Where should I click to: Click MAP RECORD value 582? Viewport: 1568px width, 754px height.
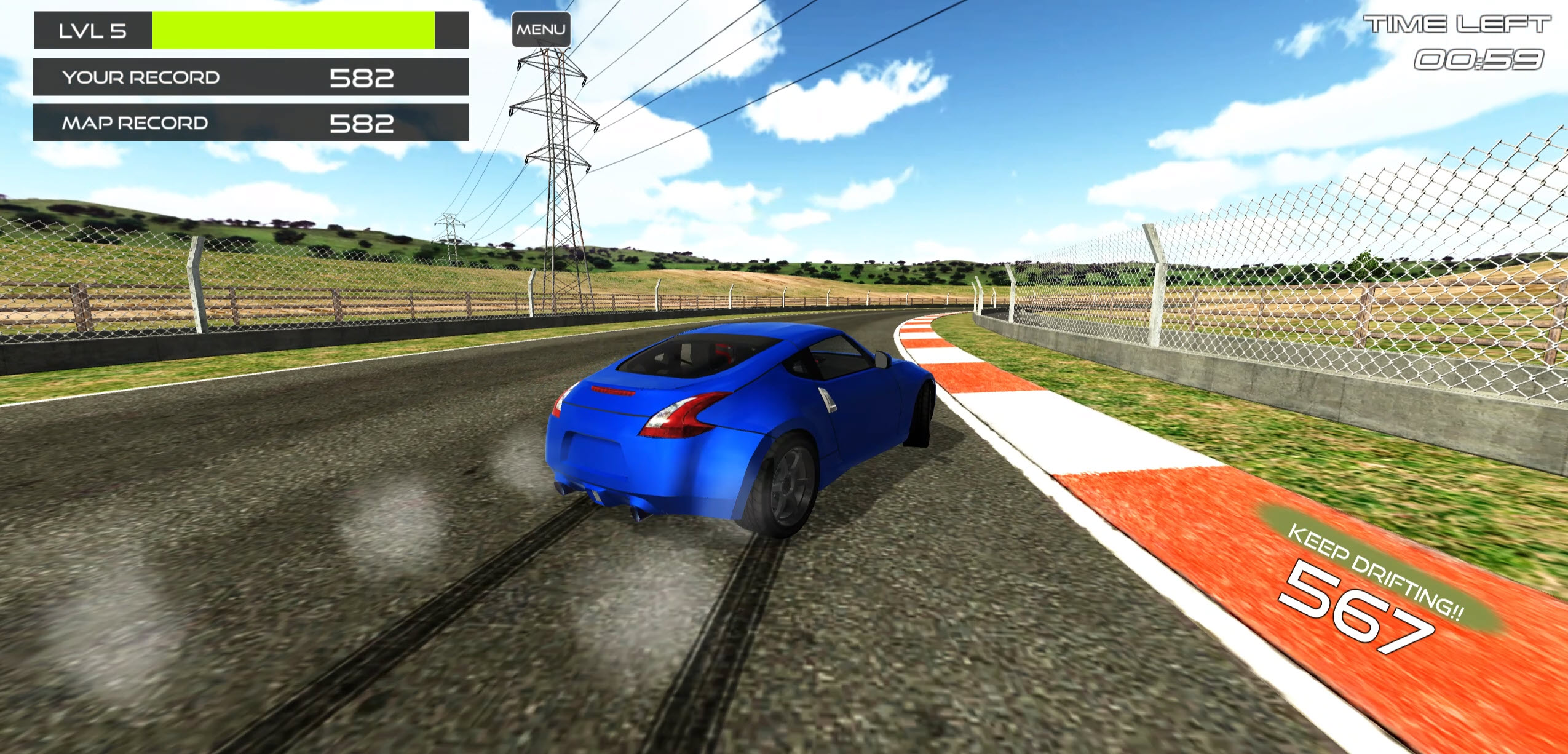(x=362, y=123)
